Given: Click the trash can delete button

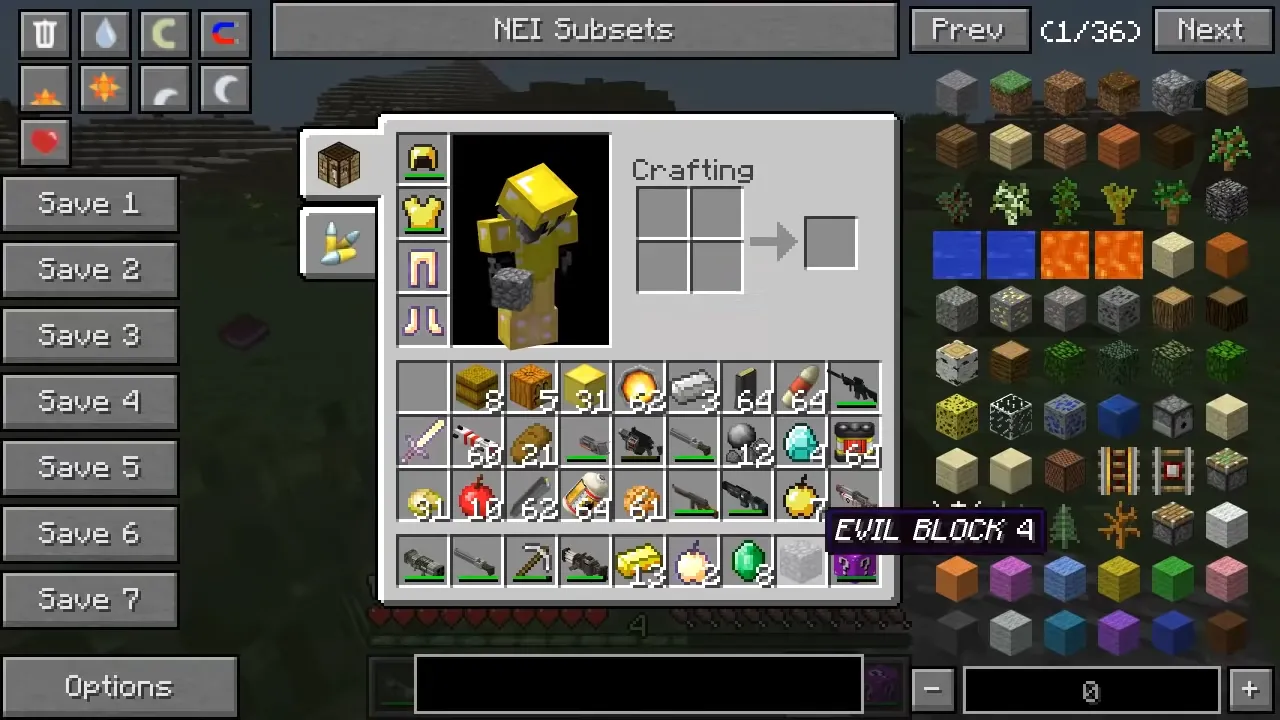Looking at the screenshot, I should pos(45,33).
